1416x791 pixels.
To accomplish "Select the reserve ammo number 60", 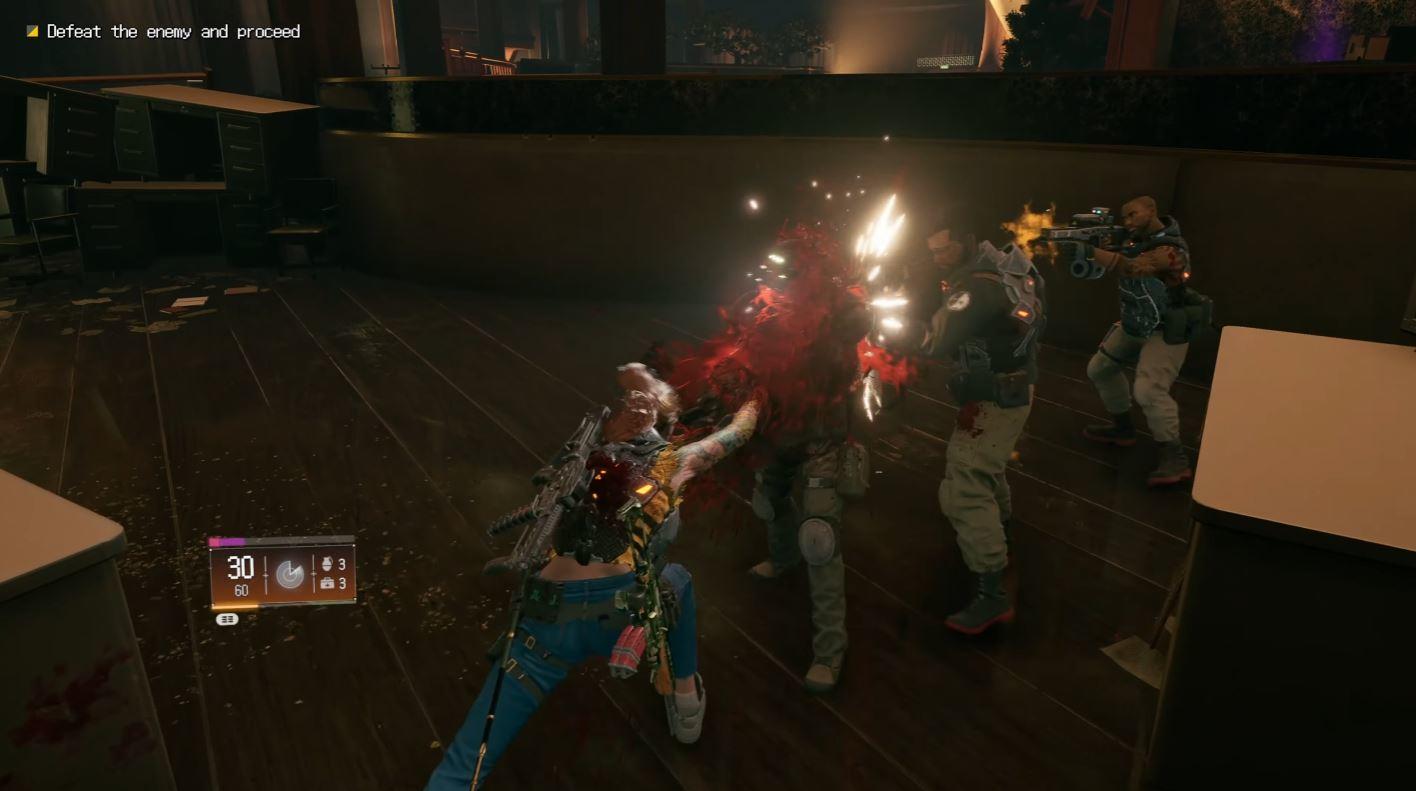I will click(x=243, y=589).
